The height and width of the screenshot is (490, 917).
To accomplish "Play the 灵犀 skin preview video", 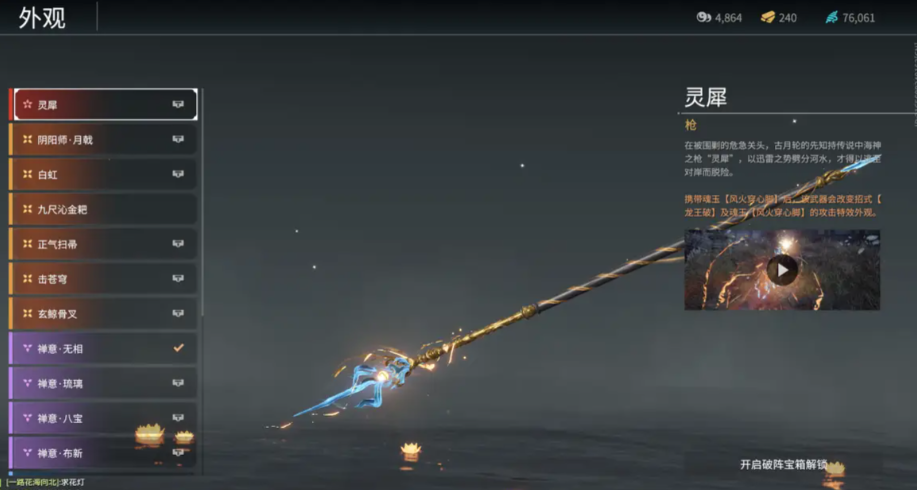I will pyautogui.click(x=782, y=269).
